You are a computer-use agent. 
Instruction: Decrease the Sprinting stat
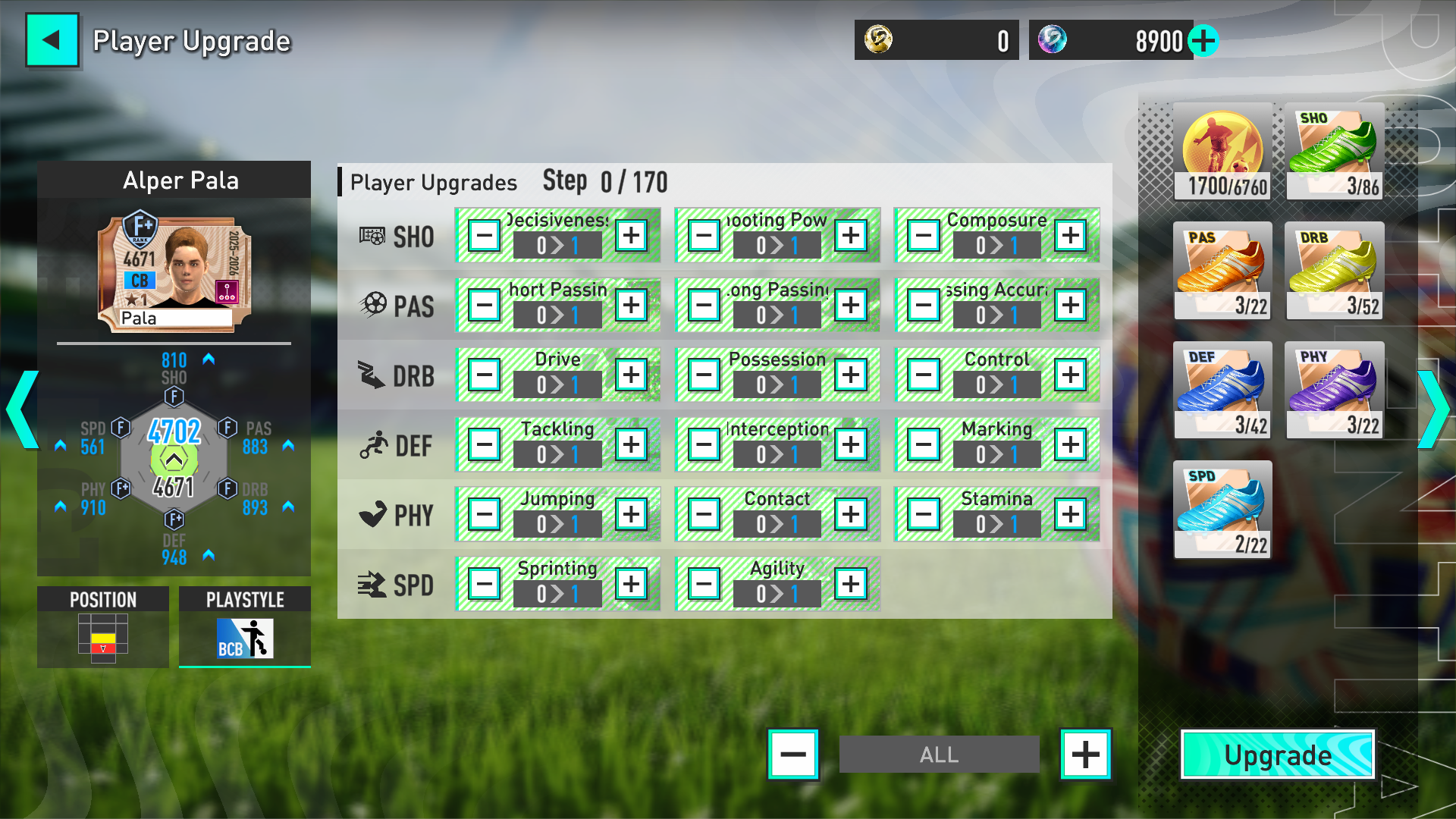point(485,585)
